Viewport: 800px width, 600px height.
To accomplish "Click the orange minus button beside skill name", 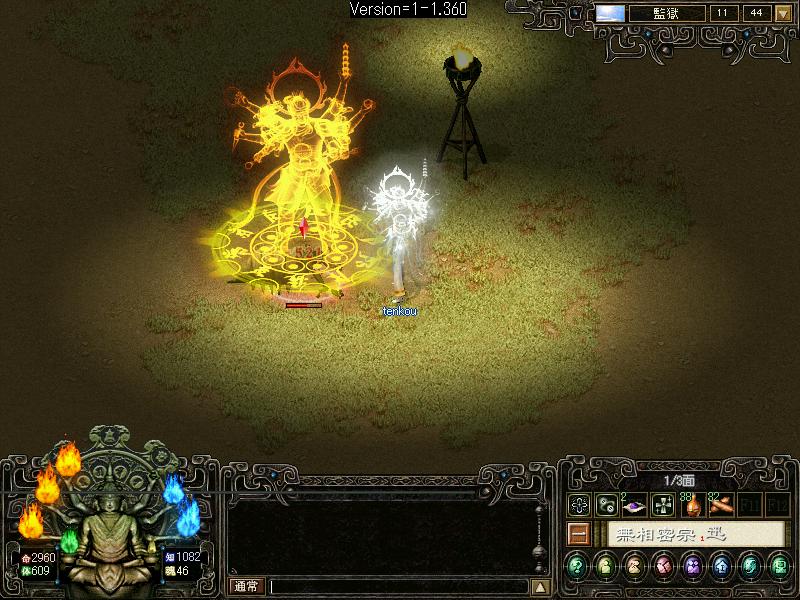I will [x=577, y=534].
